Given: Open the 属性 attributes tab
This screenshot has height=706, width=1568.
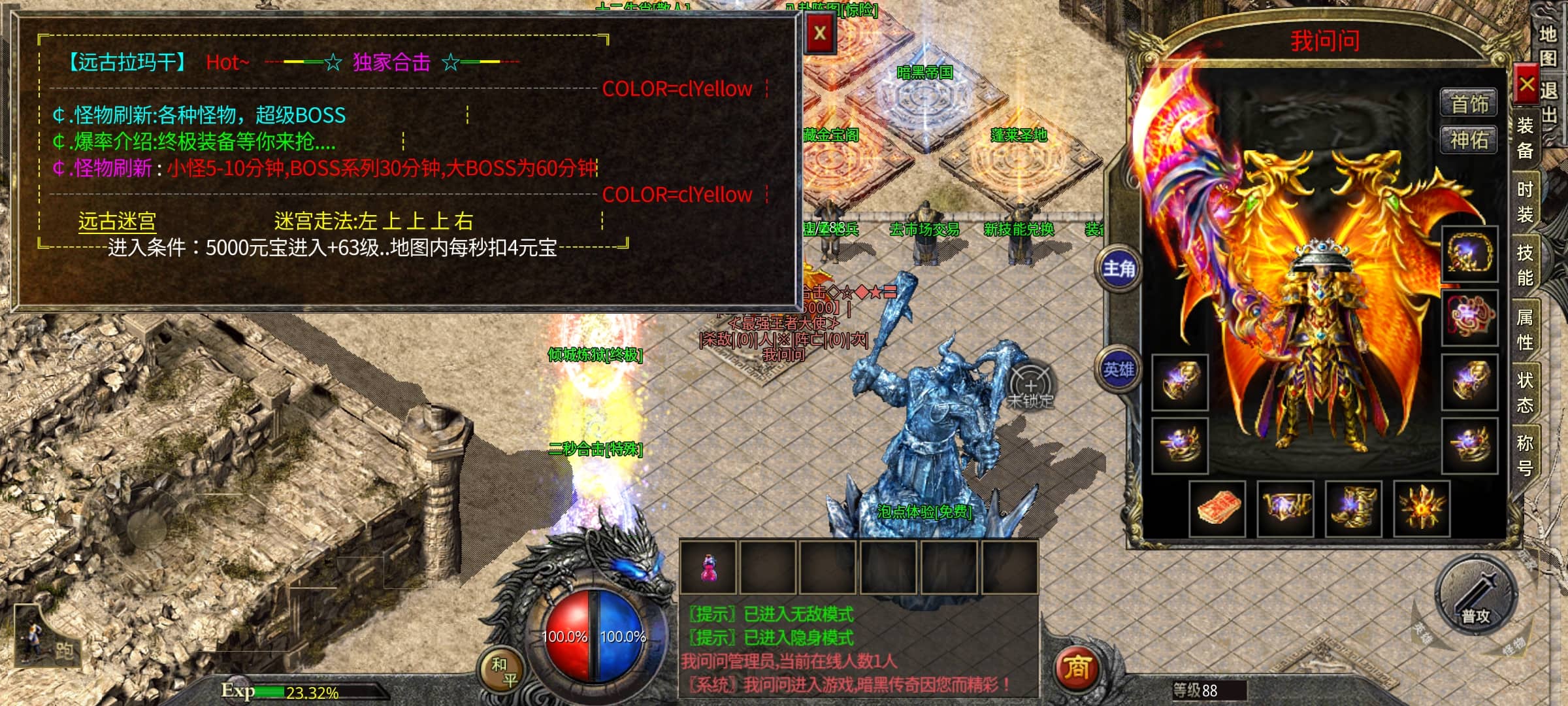Looking at the screenshot, I should (1526, 329).
